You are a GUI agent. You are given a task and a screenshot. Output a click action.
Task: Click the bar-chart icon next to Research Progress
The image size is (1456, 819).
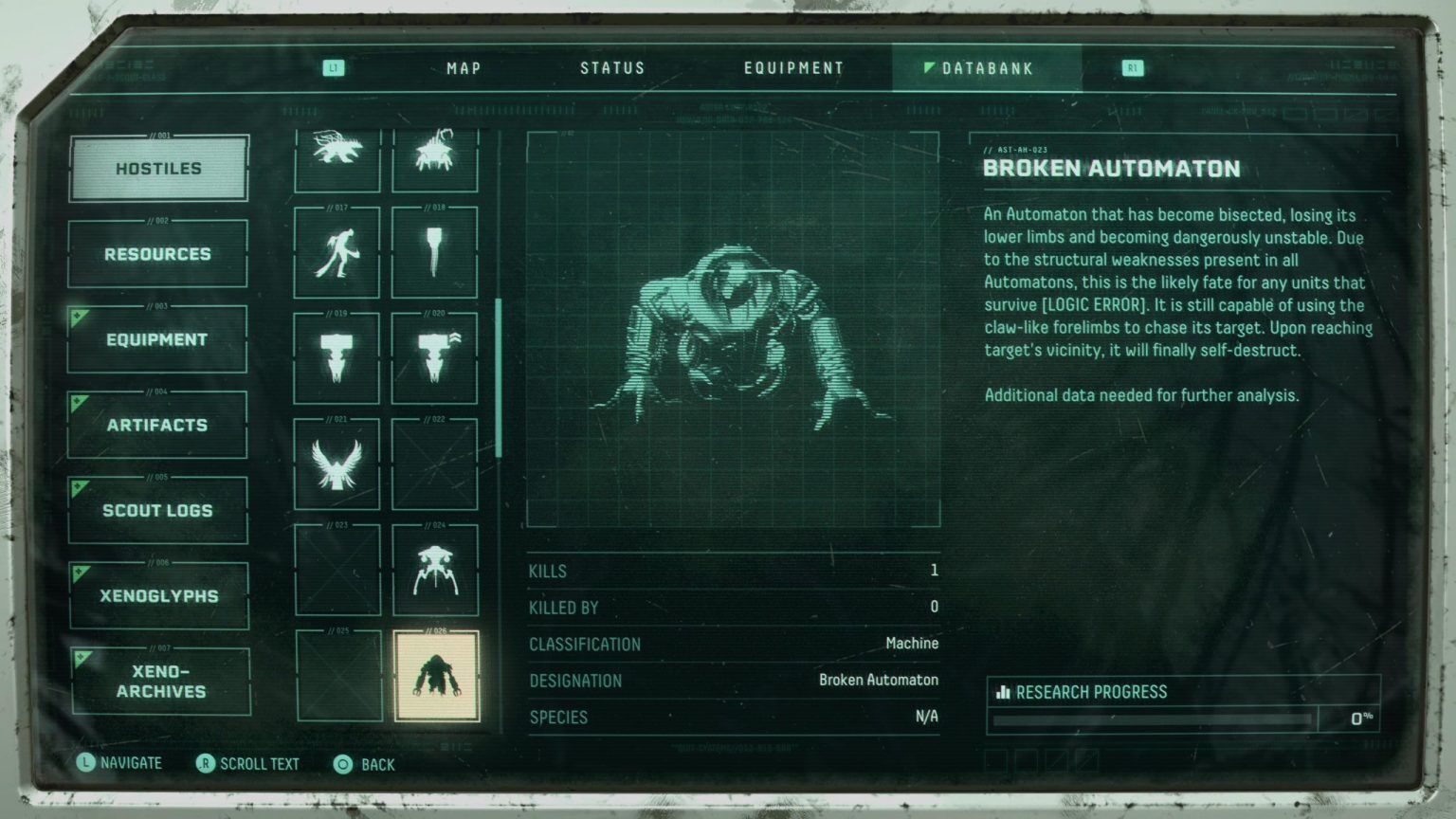1002,692
